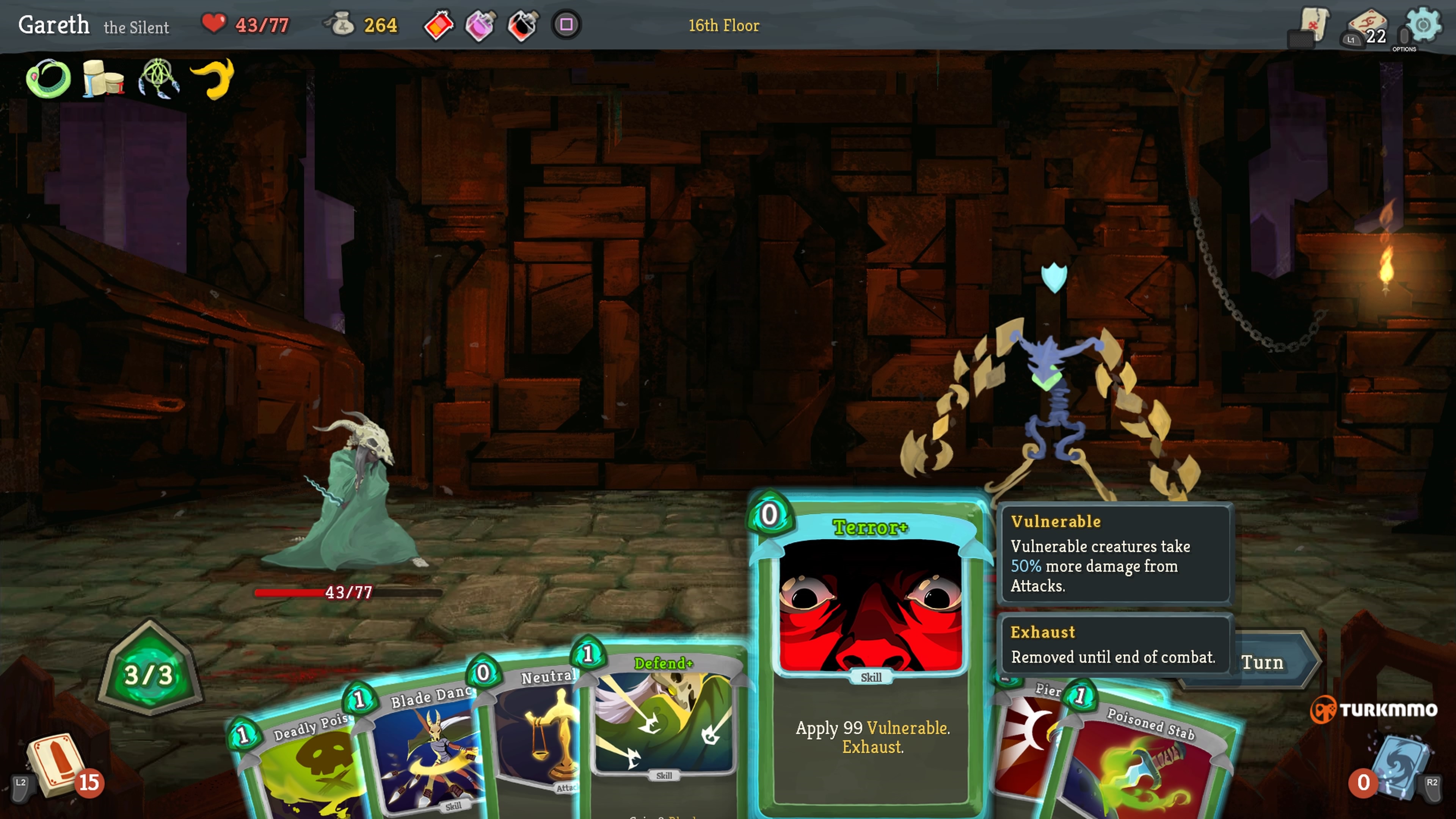
Task: Use the red diamond potion
Action: point(439,25)
